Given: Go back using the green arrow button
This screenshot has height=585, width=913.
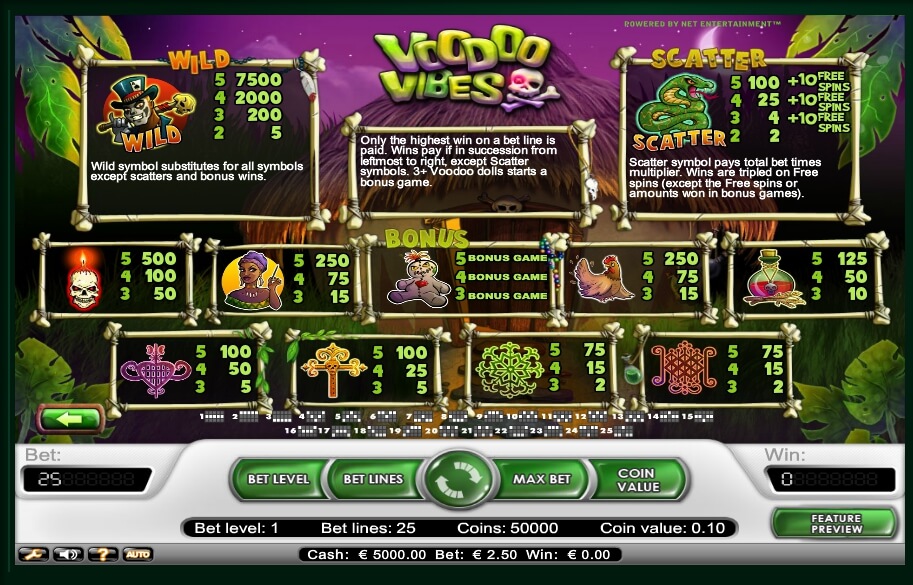Looking at the screenshot, I should [69, 418].
